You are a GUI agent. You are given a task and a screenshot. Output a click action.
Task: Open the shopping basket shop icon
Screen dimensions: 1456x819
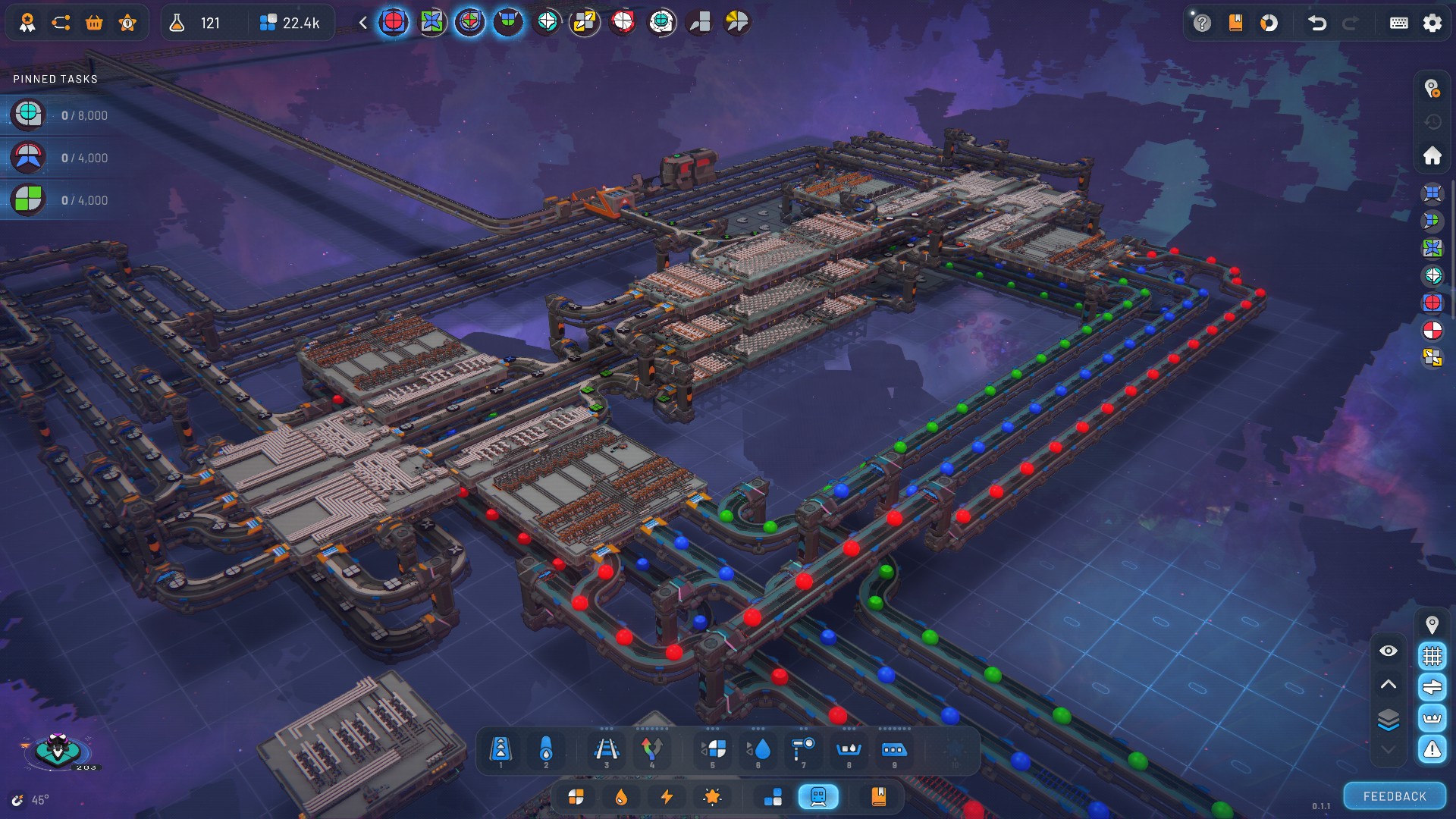point(94,23)
